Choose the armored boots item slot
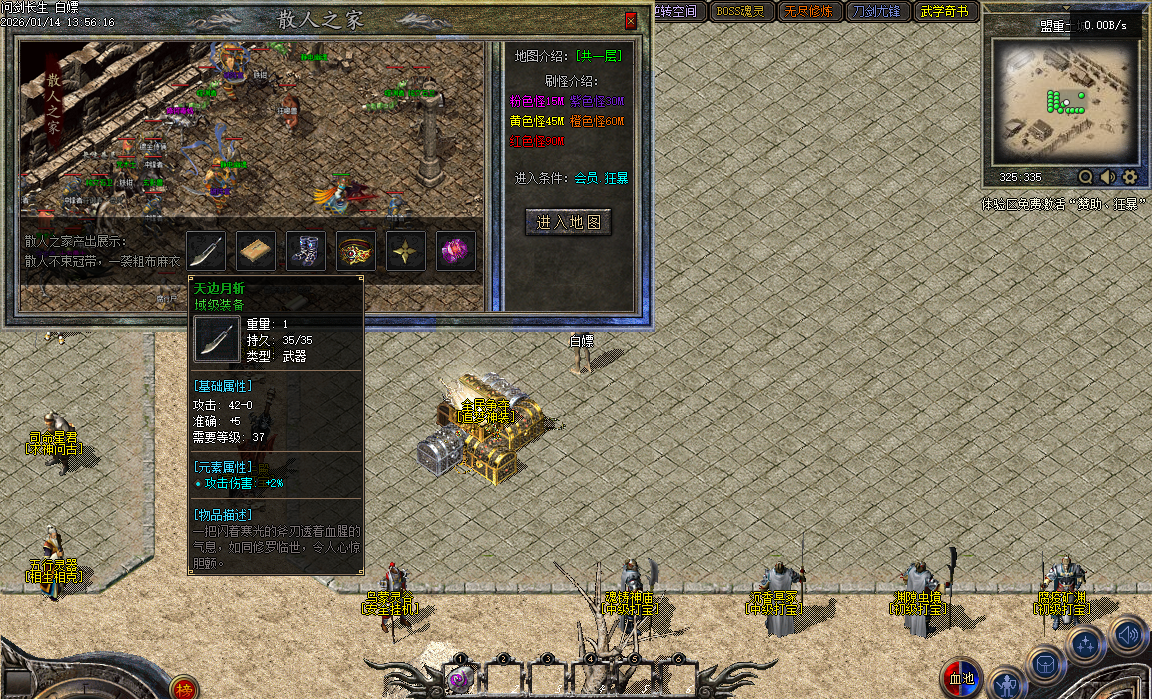The image size is (1152, 699). [x=306, y=251]
